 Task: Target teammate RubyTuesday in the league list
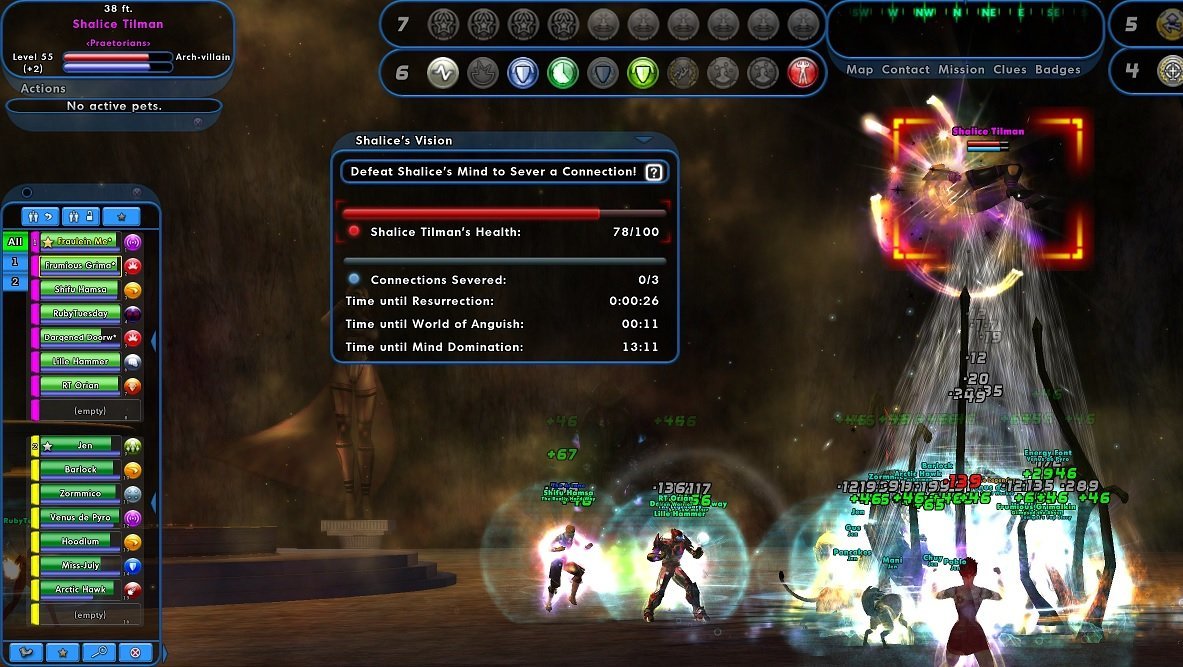pos(79,314)
